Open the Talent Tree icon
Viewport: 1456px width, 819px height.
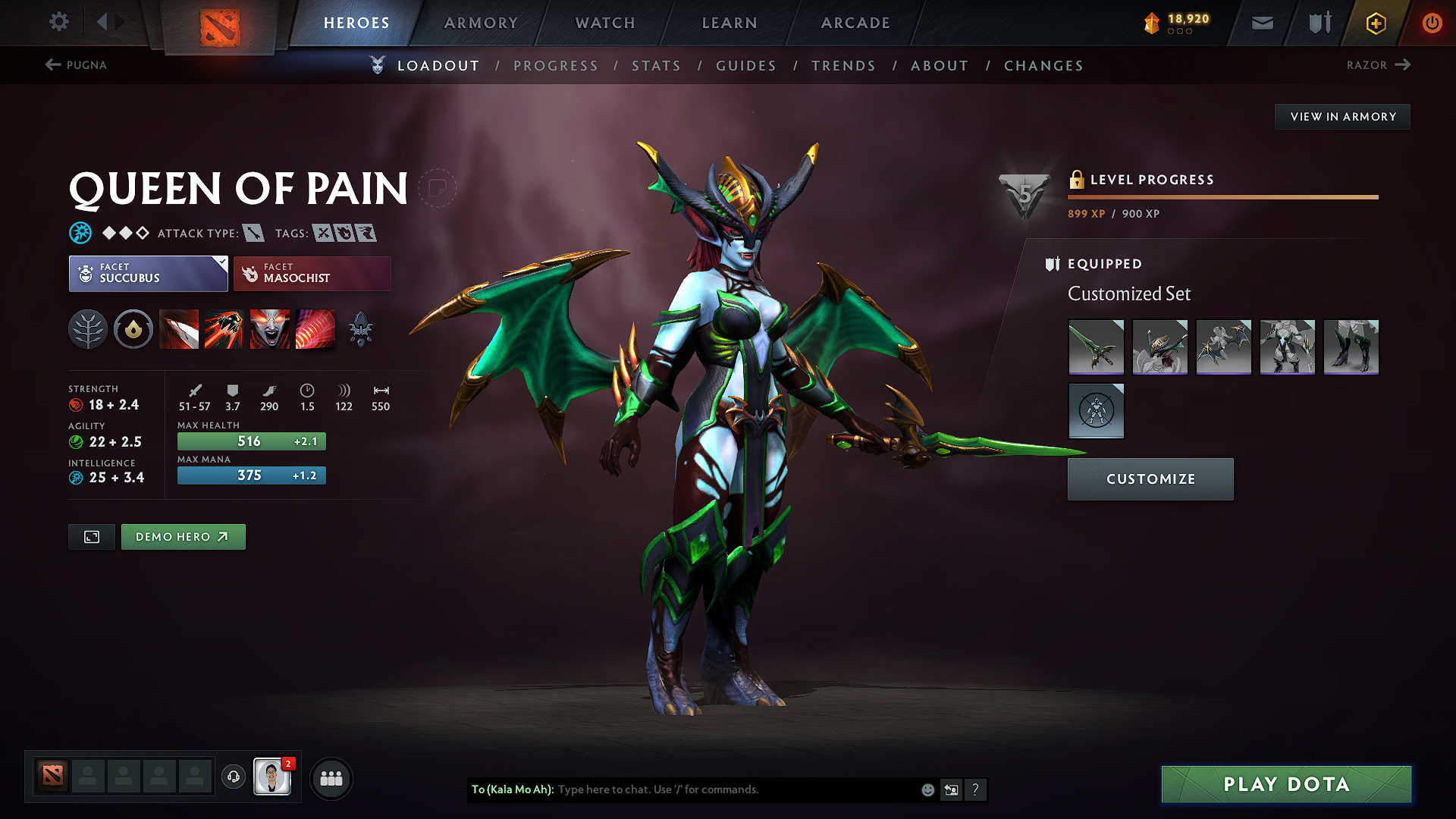(88, 329)
